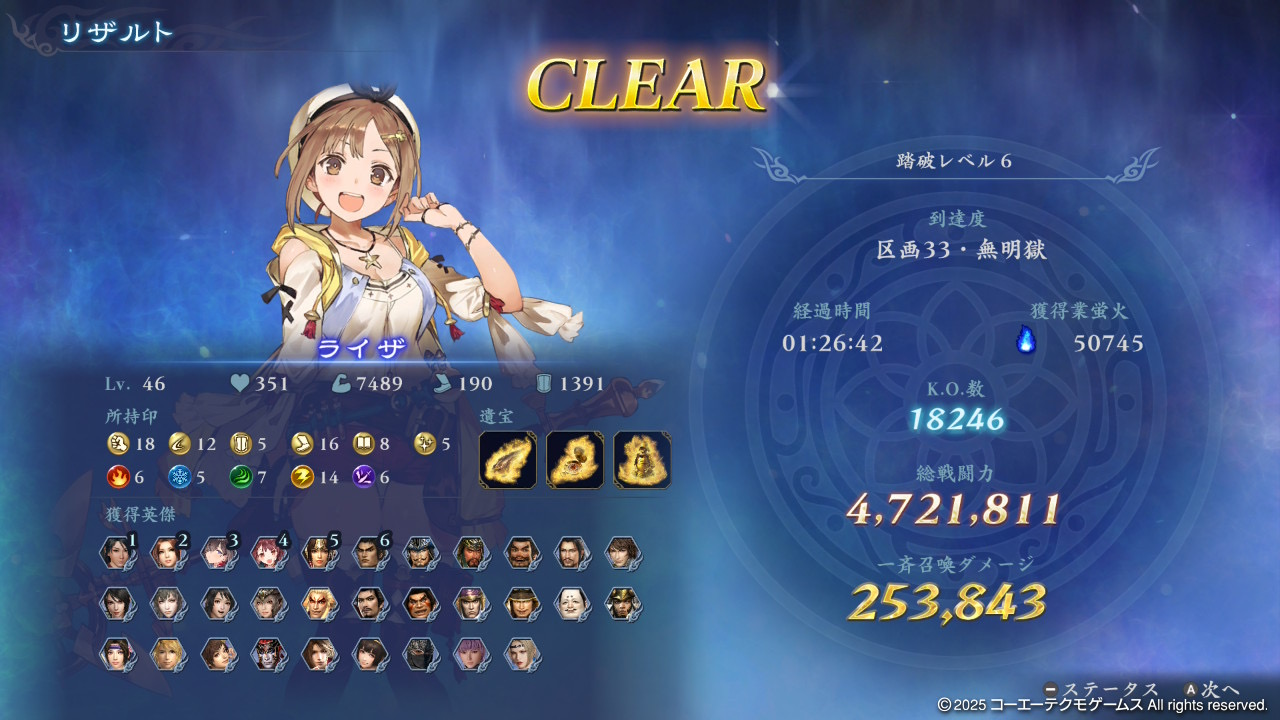The width and height of the screenshot is (1280, 720).
Task: Continue with the 次へ button
Action: pos(1212,690)
